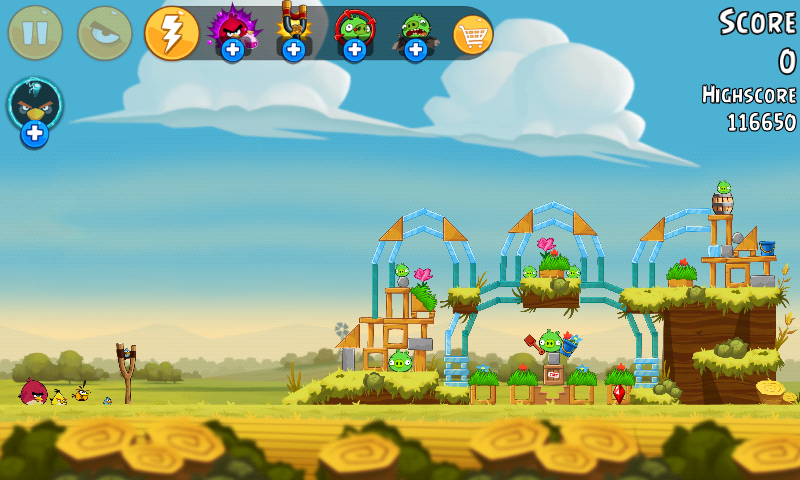Screen dimensions: 800x480
Task: Activate the Sling Scope targeted pig power-up
Action: tap(354, 31)
